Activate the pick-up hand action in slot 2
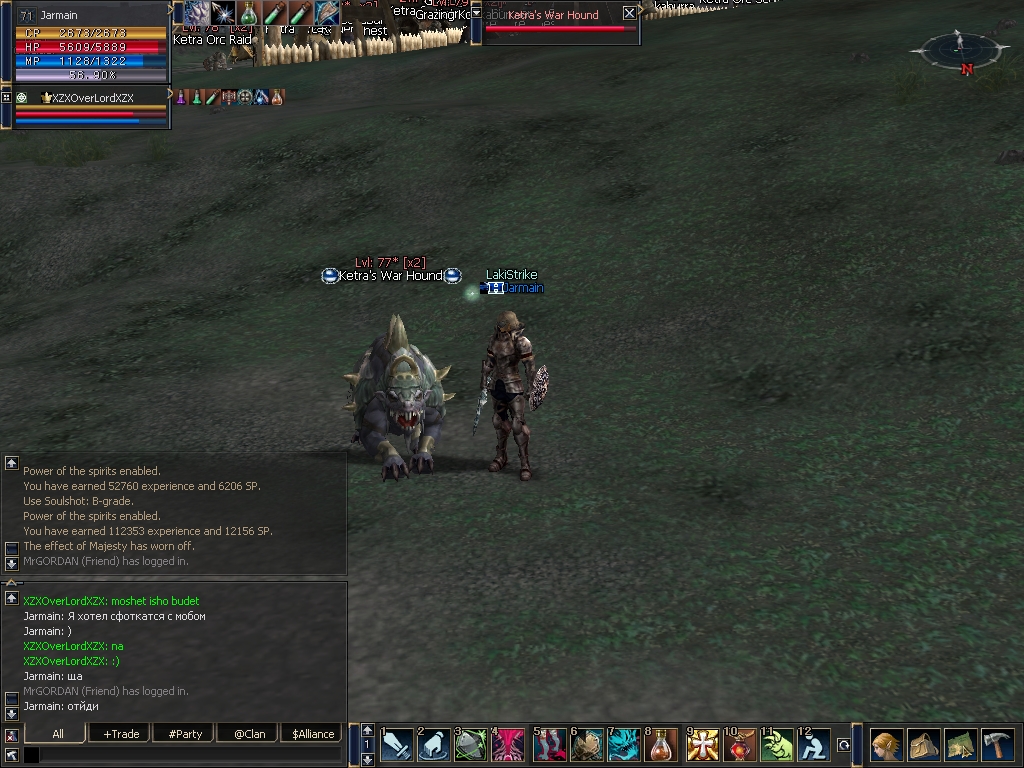 [433, 745]
